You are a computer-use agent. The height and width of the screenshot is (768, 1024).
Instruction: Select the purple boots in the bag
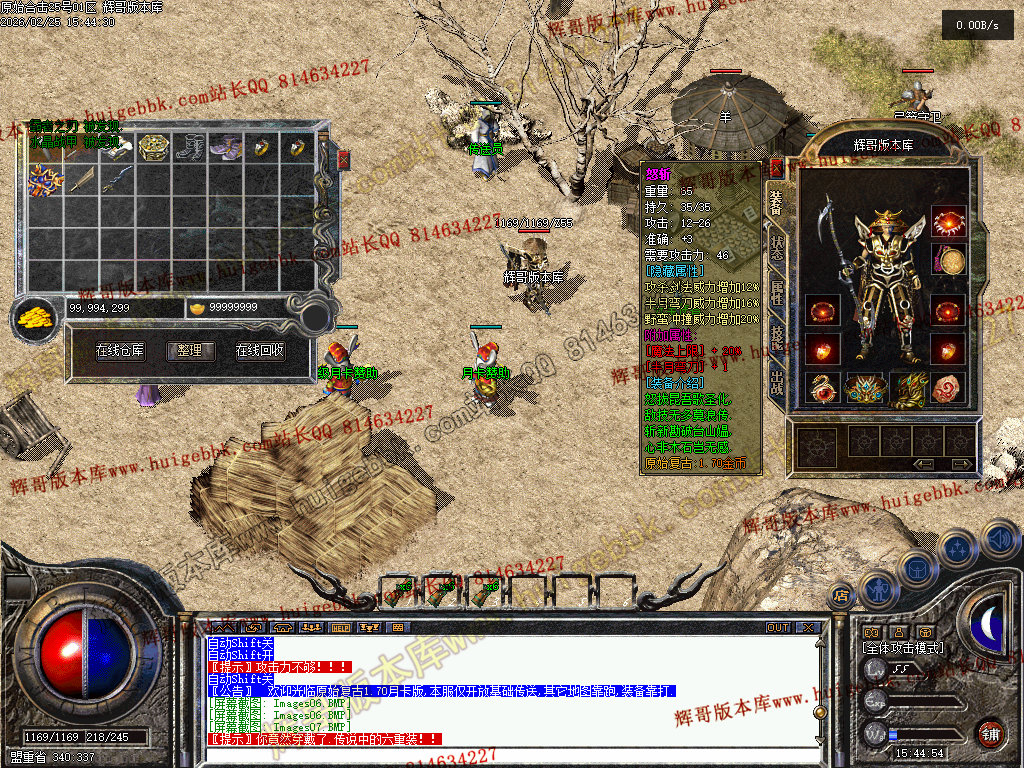click(225, 148)
